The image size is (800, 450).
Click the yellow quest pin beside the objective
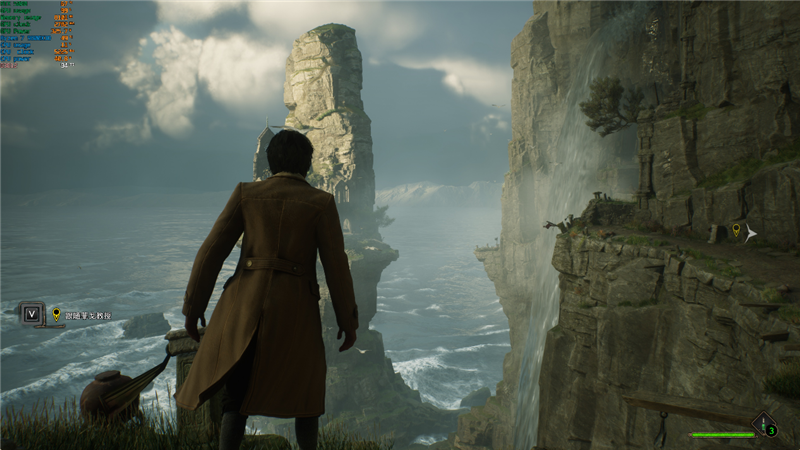click(x=56, y=315)
